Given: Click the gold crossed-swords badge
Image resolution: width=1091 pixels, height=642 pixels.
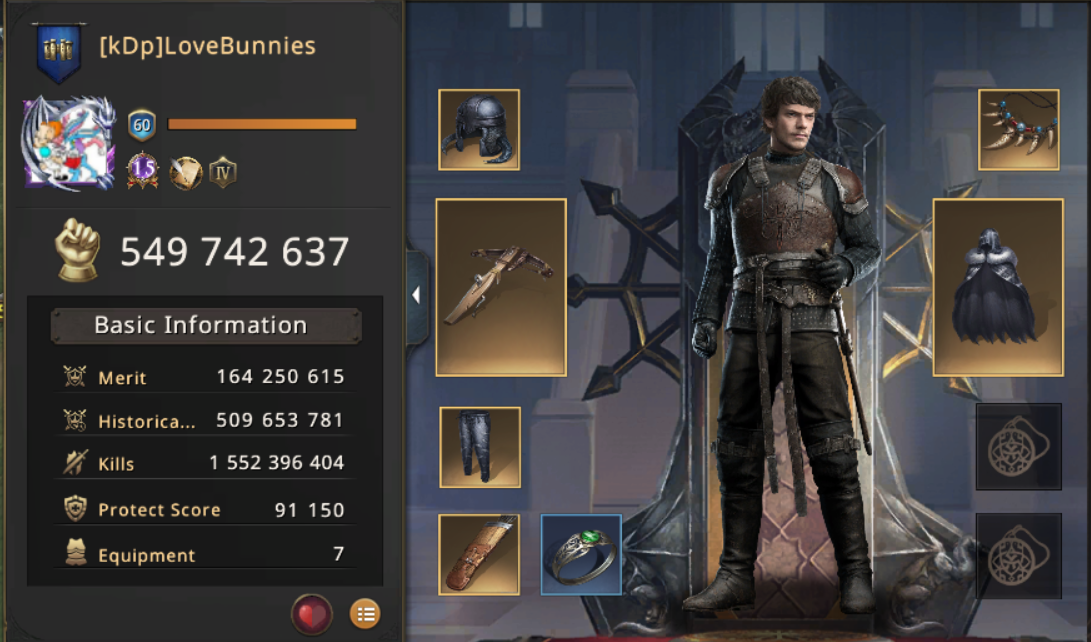Looking at the screenshot, I should tap(184, 173).
